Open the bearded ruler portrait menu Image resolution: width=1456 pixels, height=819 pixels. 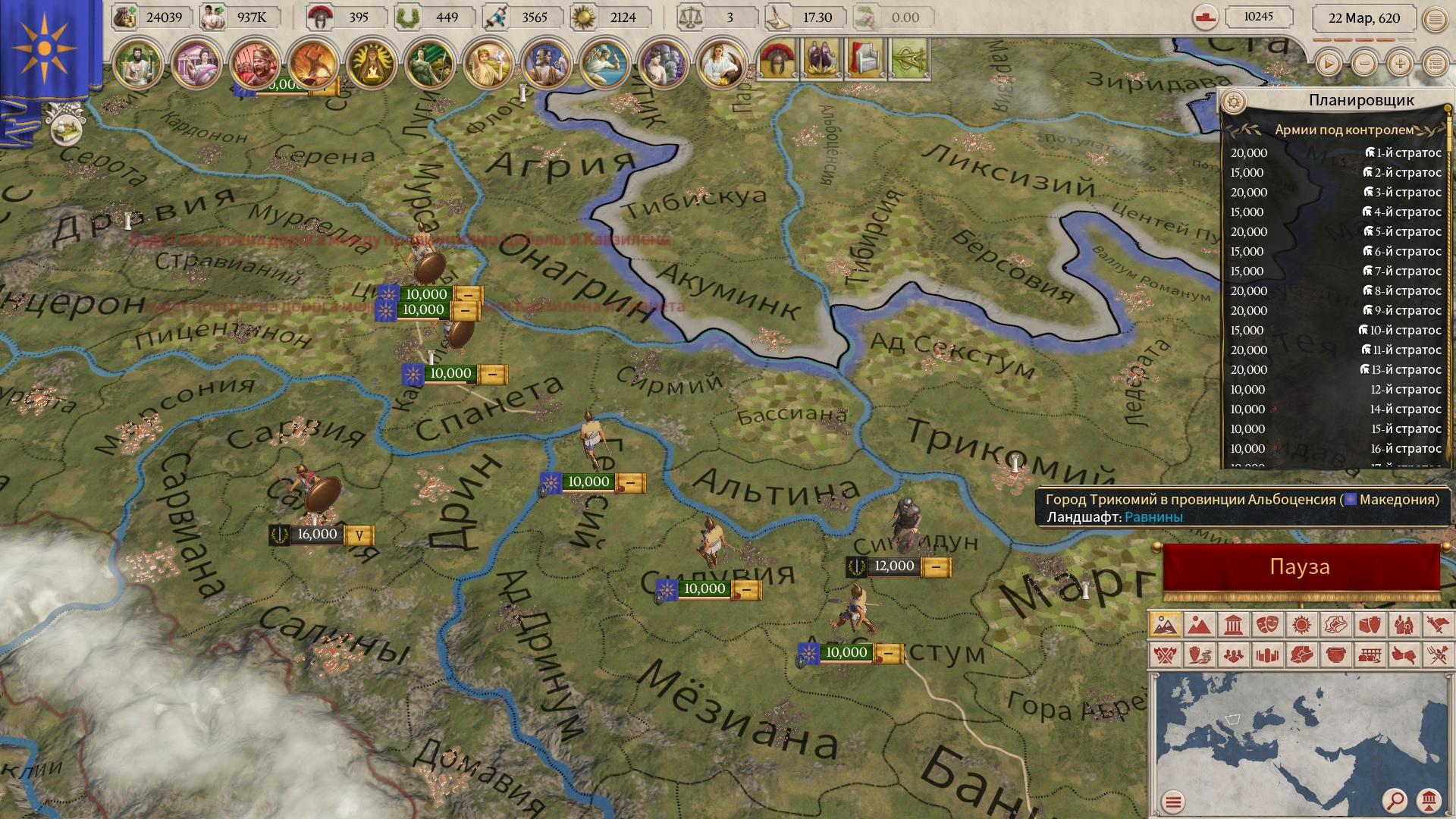(136, 64)
